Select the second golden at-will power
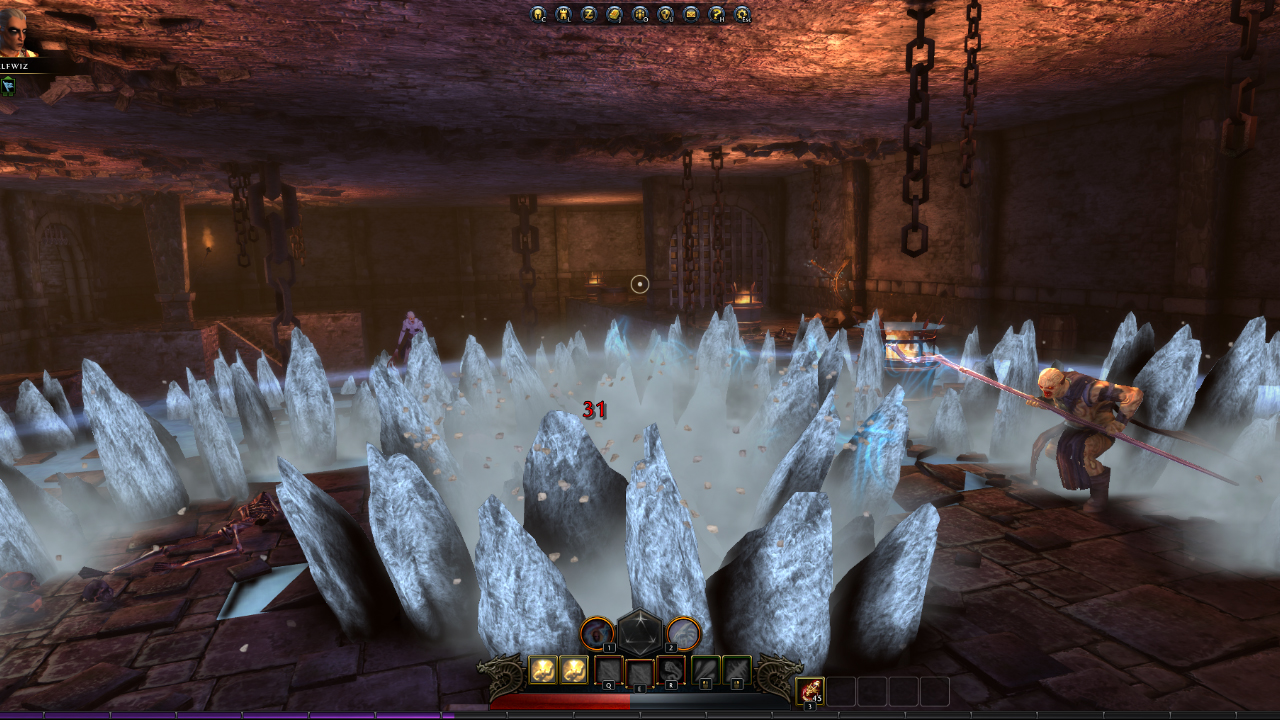Viewport: 1280px width, 720px height. (574, 671)
